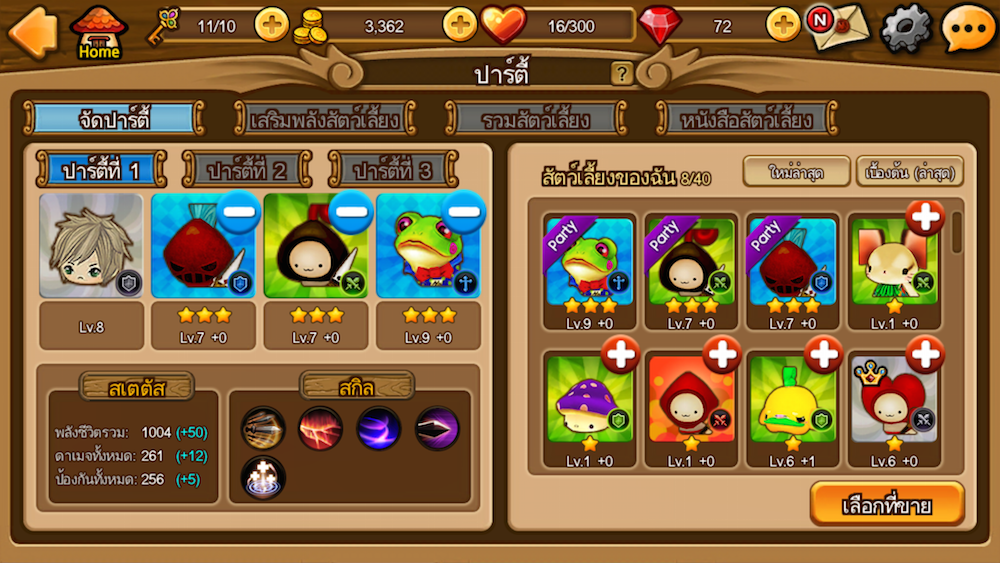
Task: Go back with the orange arrow
Action: (x=31, y=28)
